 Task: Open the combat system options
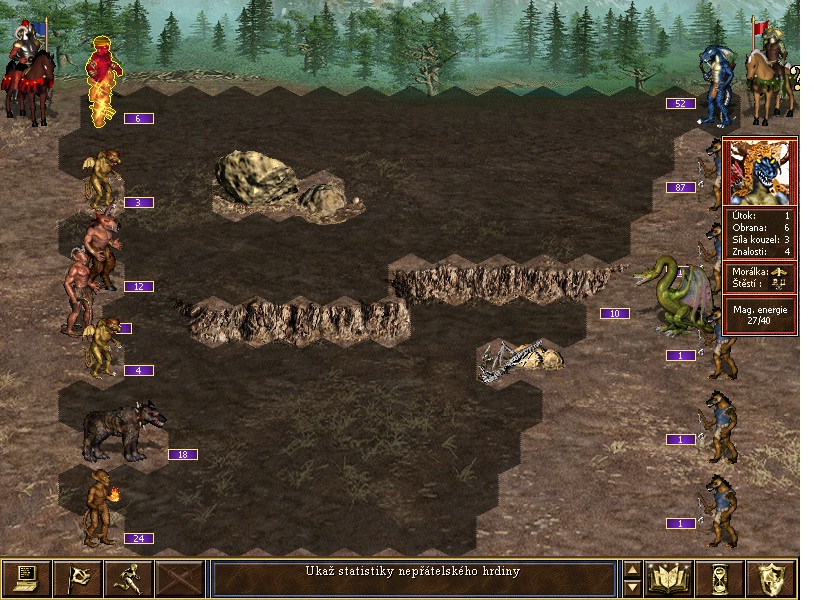26,578
